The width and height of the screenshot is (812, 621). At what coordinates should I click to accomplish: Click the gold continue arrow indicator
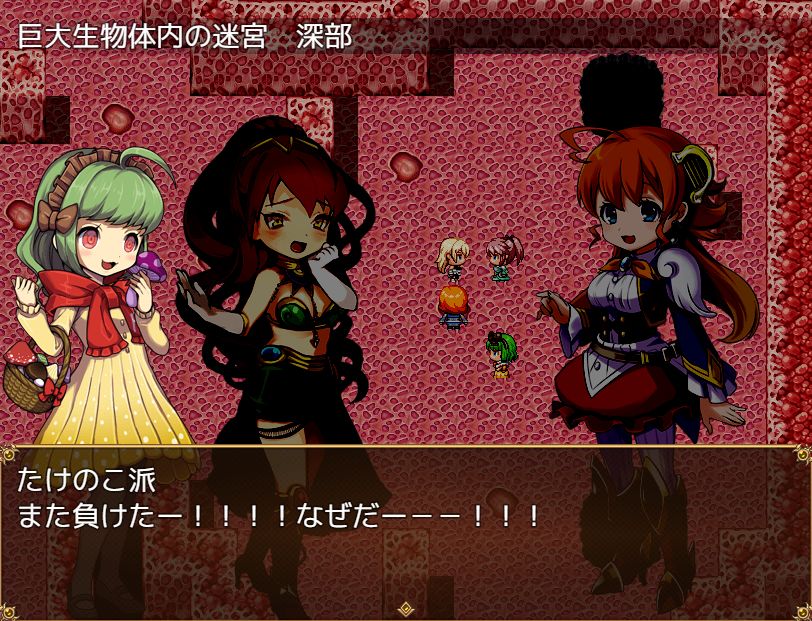coord(406,607)
